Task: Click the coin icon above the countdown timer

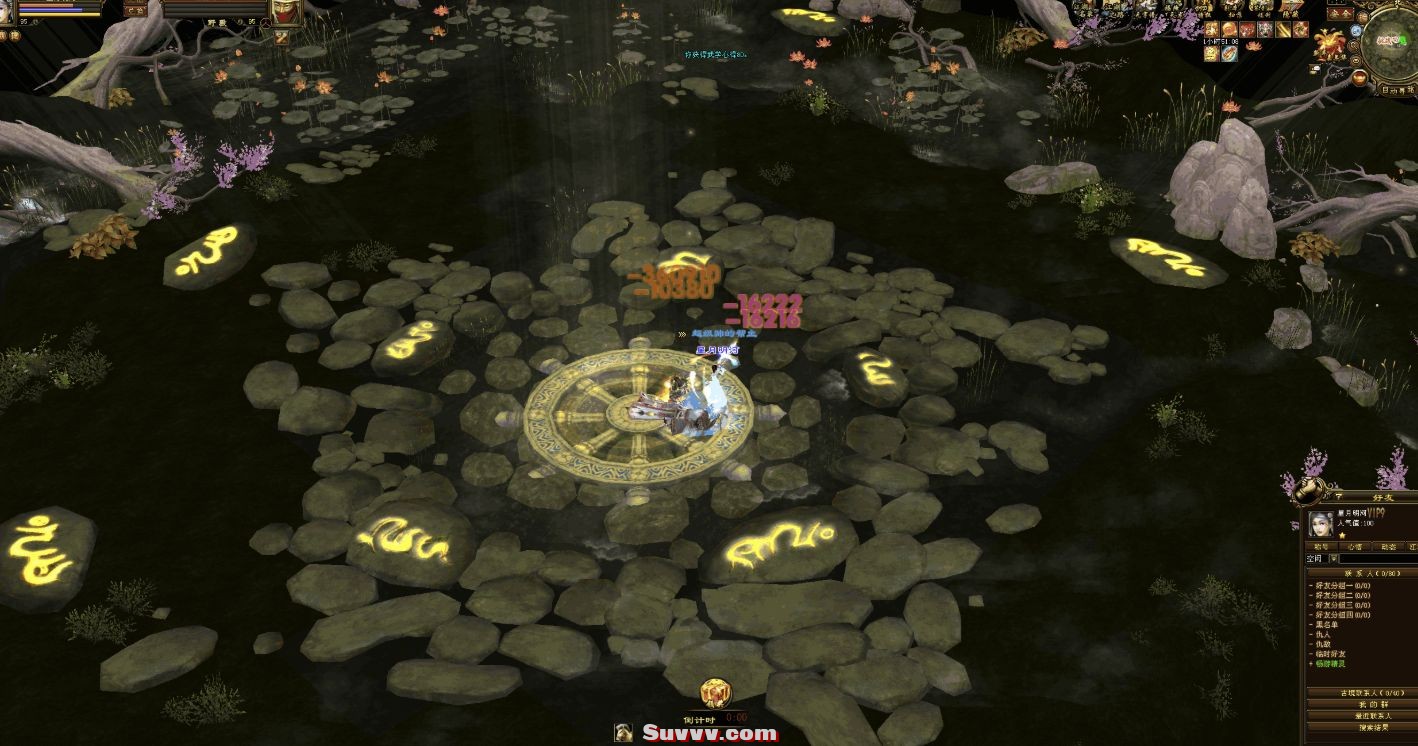Action: coord(717,693)
